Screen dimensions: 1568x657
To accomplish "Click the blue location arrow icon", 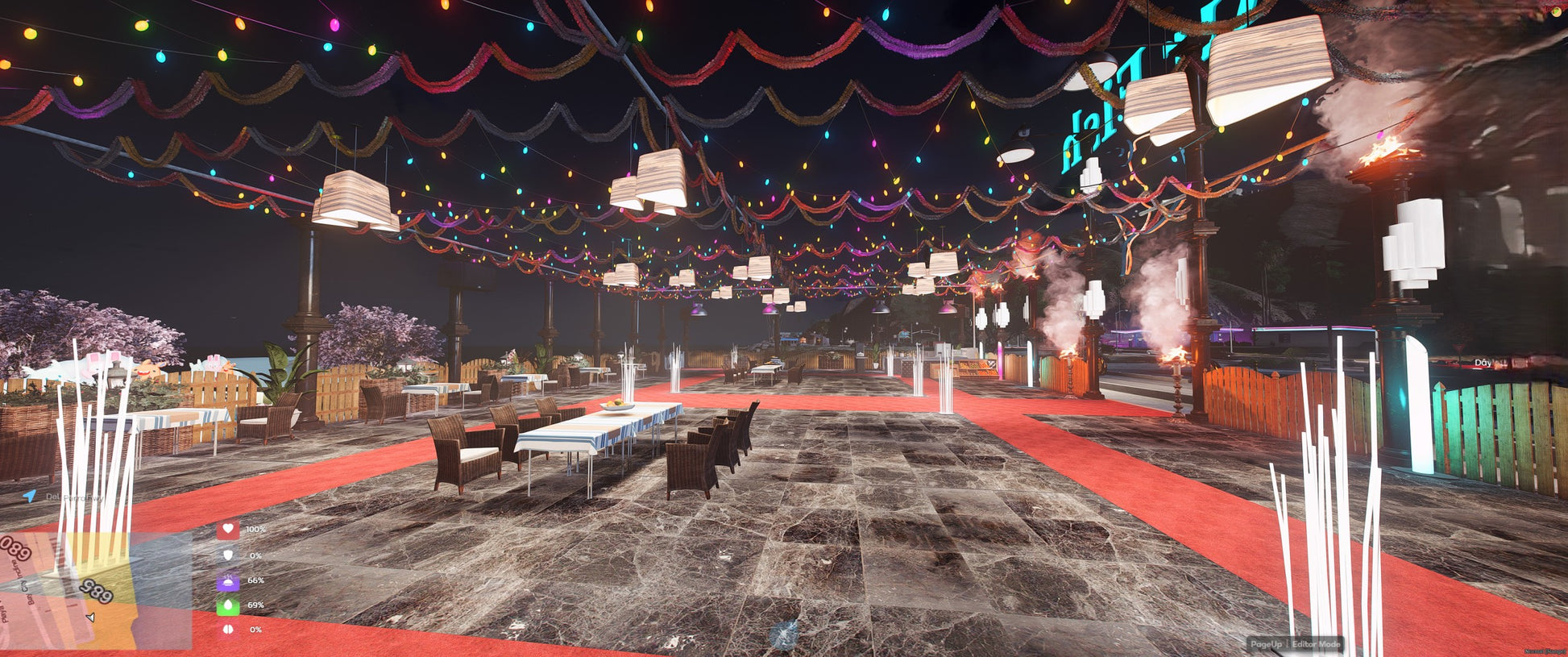I will (30, 497).
